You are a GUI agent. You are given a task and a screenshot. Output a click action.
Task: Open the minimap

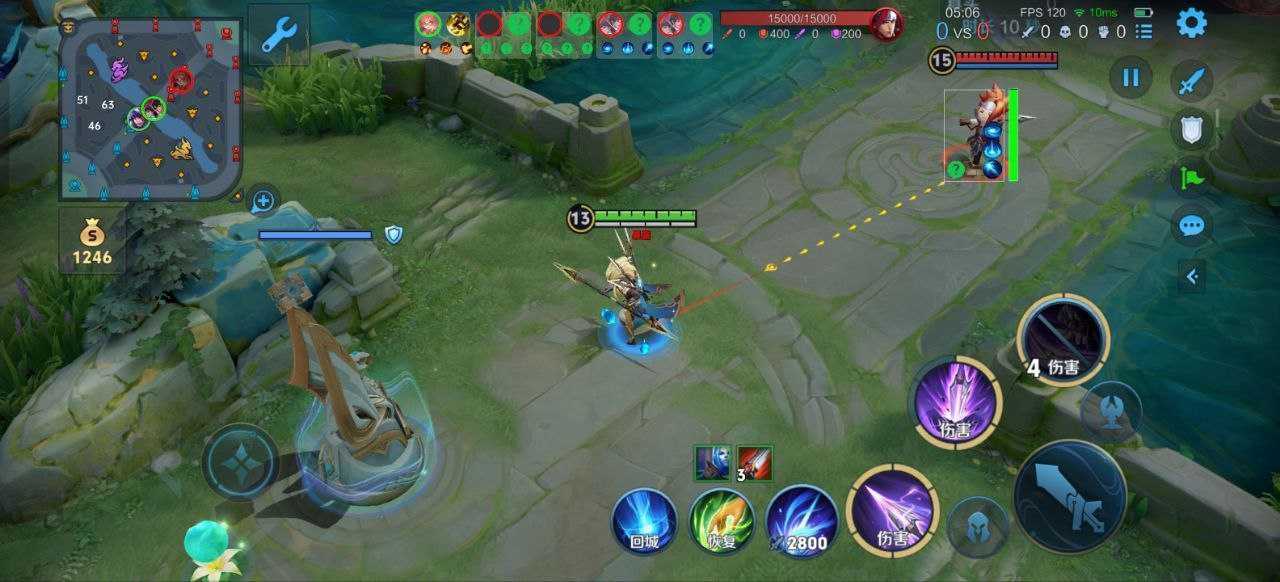click(150, 108)
